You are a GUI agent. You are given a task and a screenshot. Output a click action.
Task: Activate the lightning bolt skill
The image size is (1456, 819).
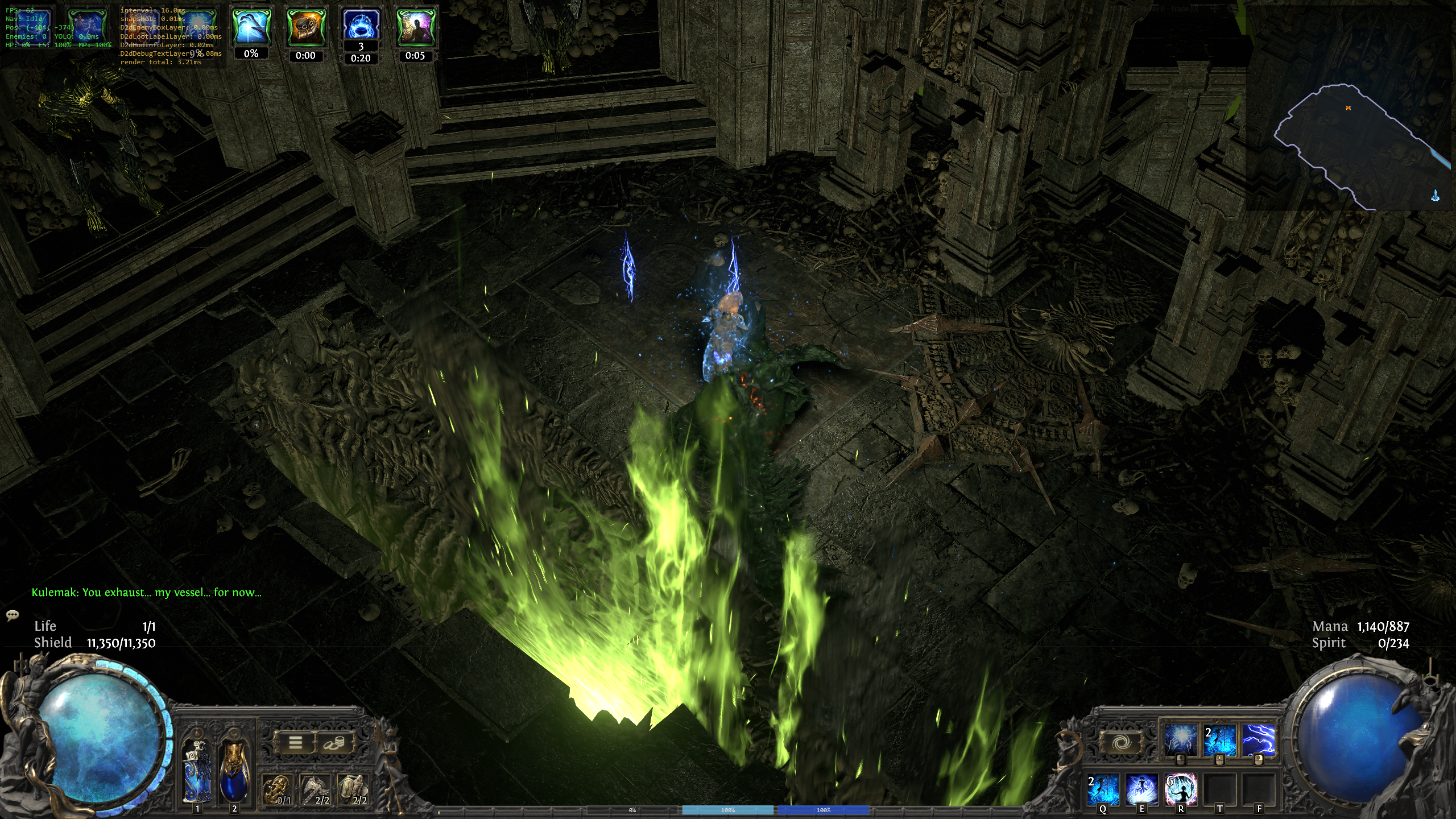click(x=1258, y=740)
